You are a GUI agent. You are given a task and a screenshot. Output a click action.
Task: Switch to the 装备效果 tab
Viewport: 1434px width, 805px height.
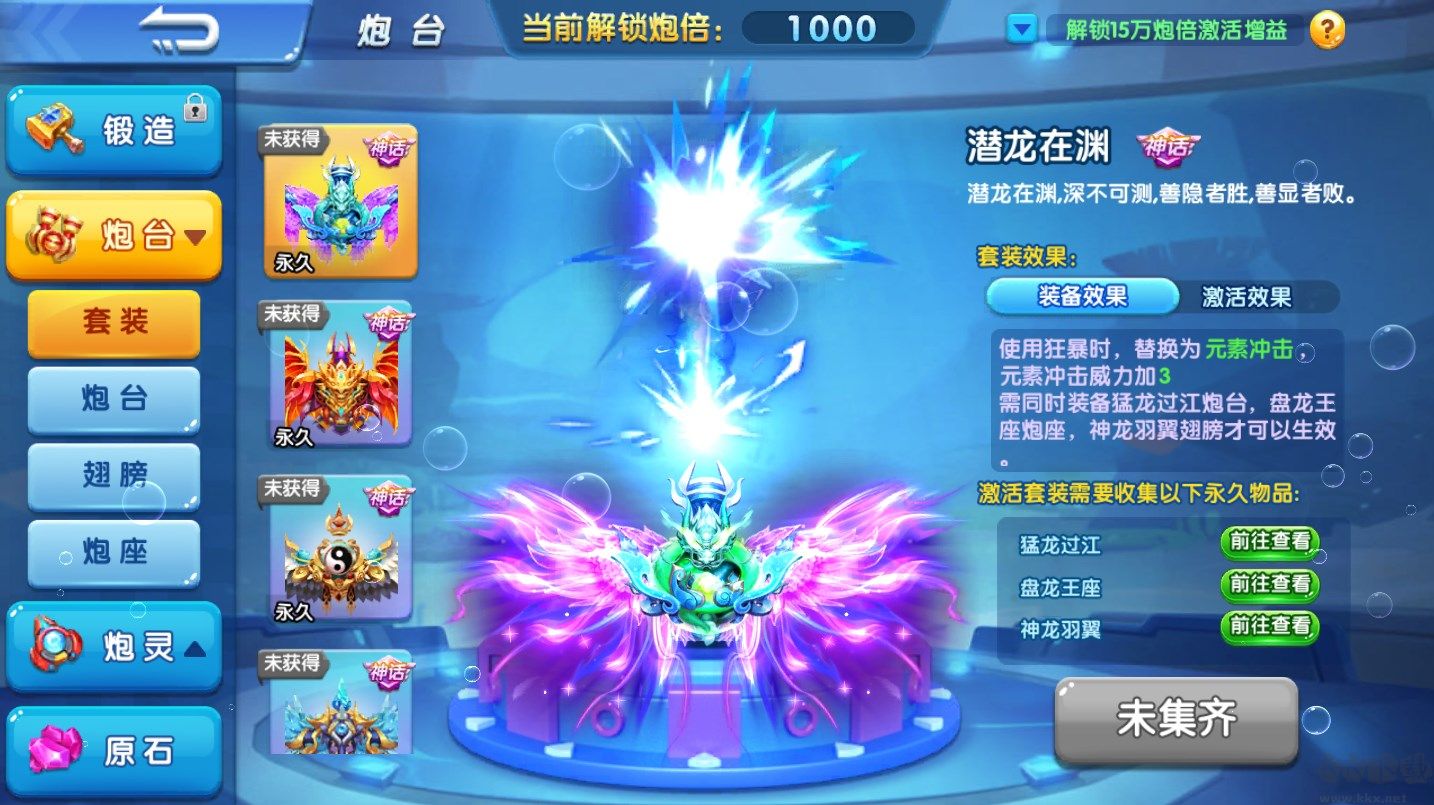coord(1083,296)
